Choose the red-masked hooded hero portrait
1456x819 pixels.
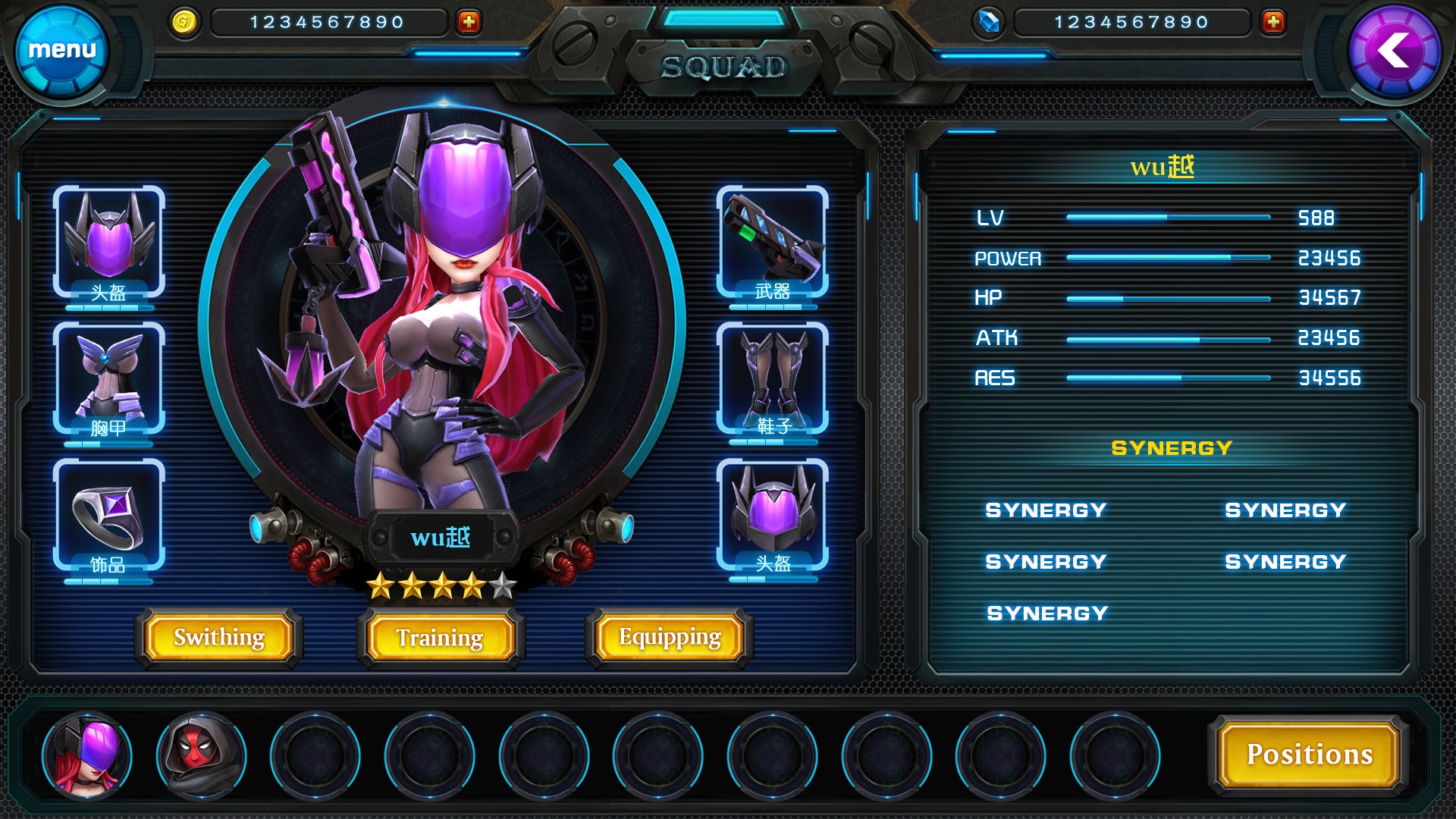201,756
